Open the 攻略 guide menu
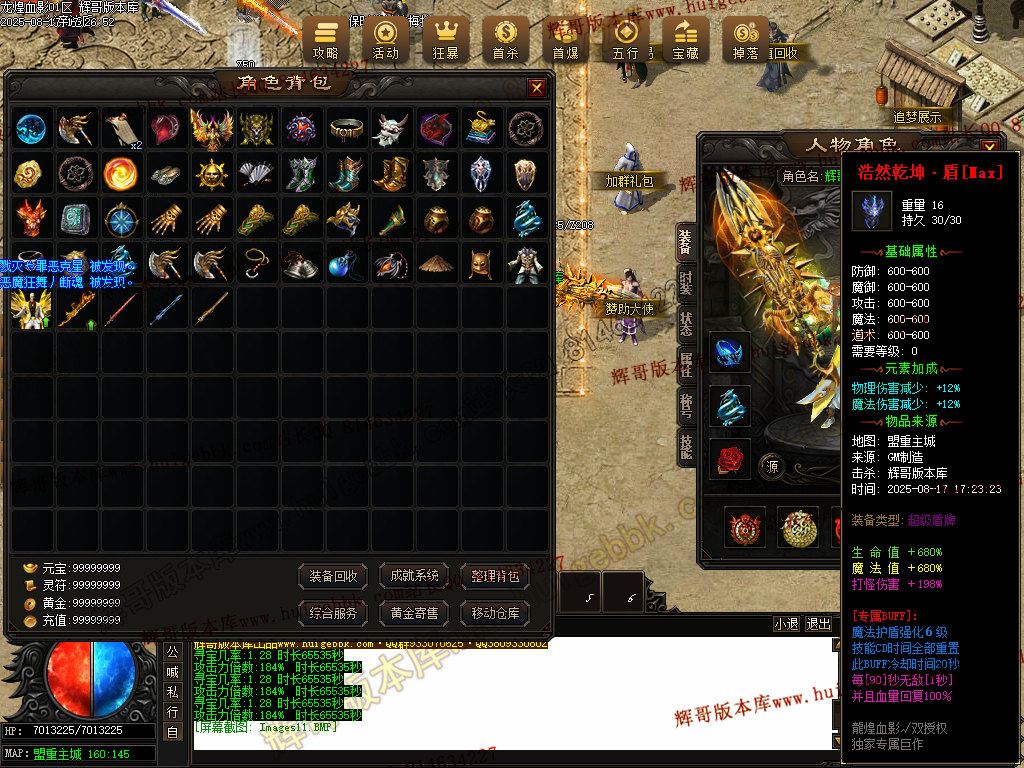The width and height of the screenshot is (1024, 768). coord(326,40)
